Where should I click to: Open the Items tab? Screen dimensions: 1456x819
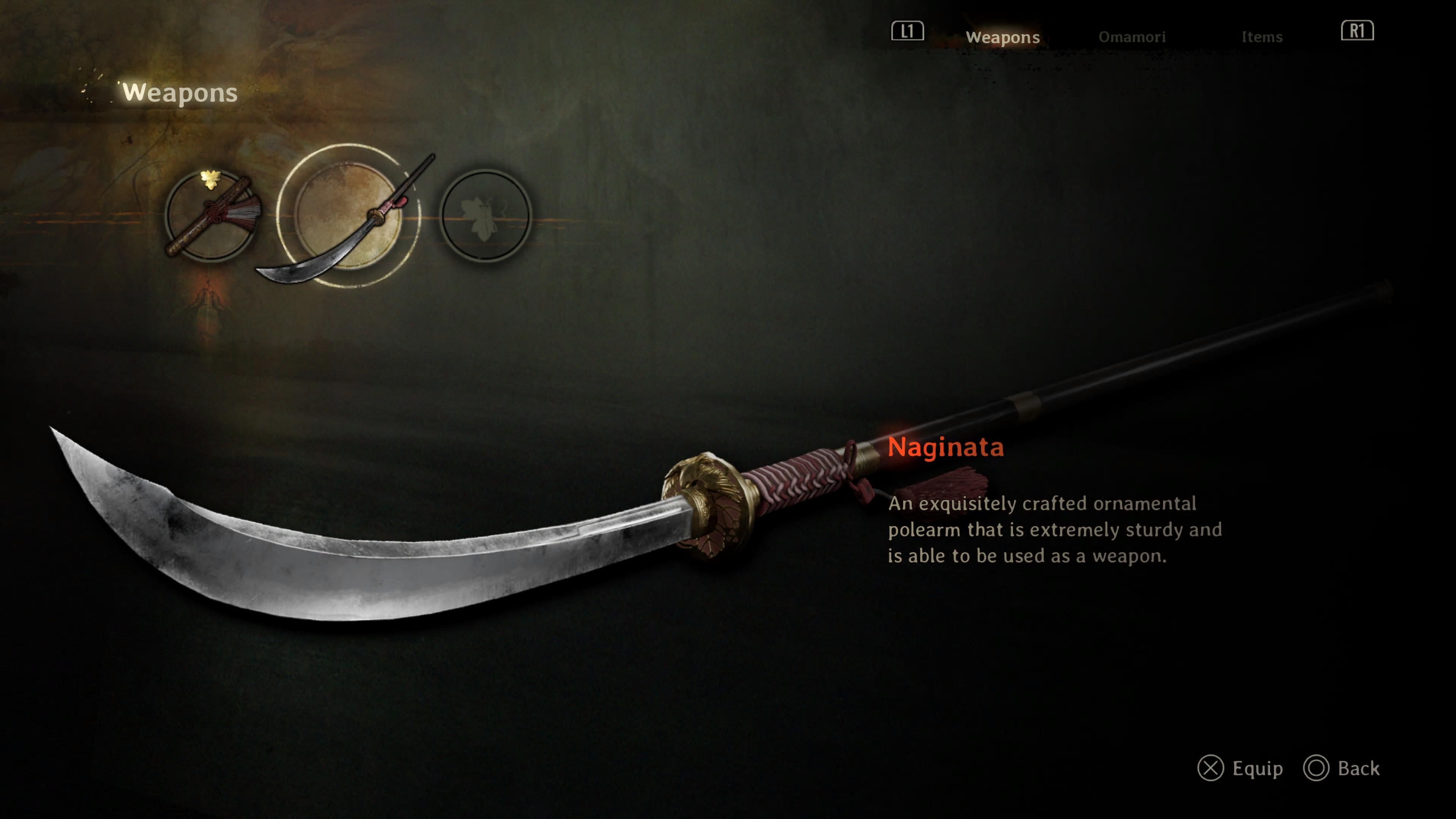pyautogui.click(x=1261, y=37)
